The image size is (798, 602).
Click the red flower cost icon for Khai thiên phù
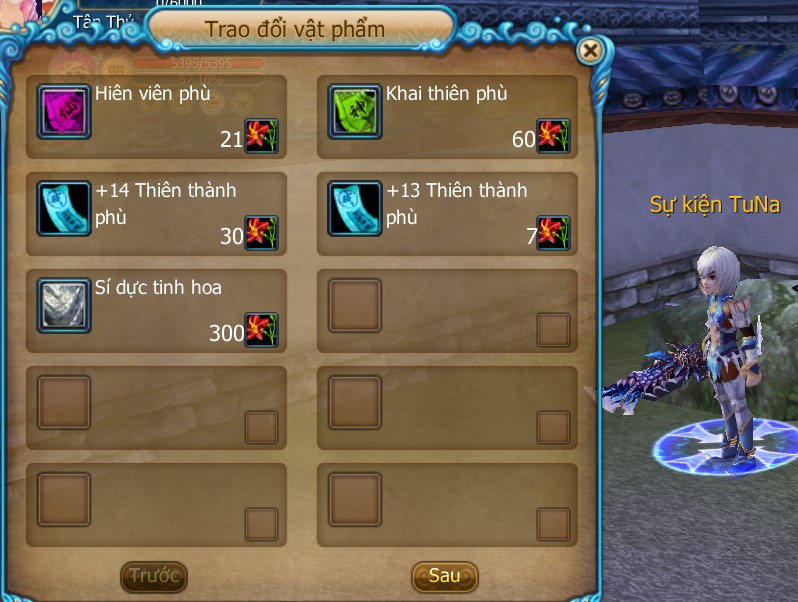coord(553,136)
